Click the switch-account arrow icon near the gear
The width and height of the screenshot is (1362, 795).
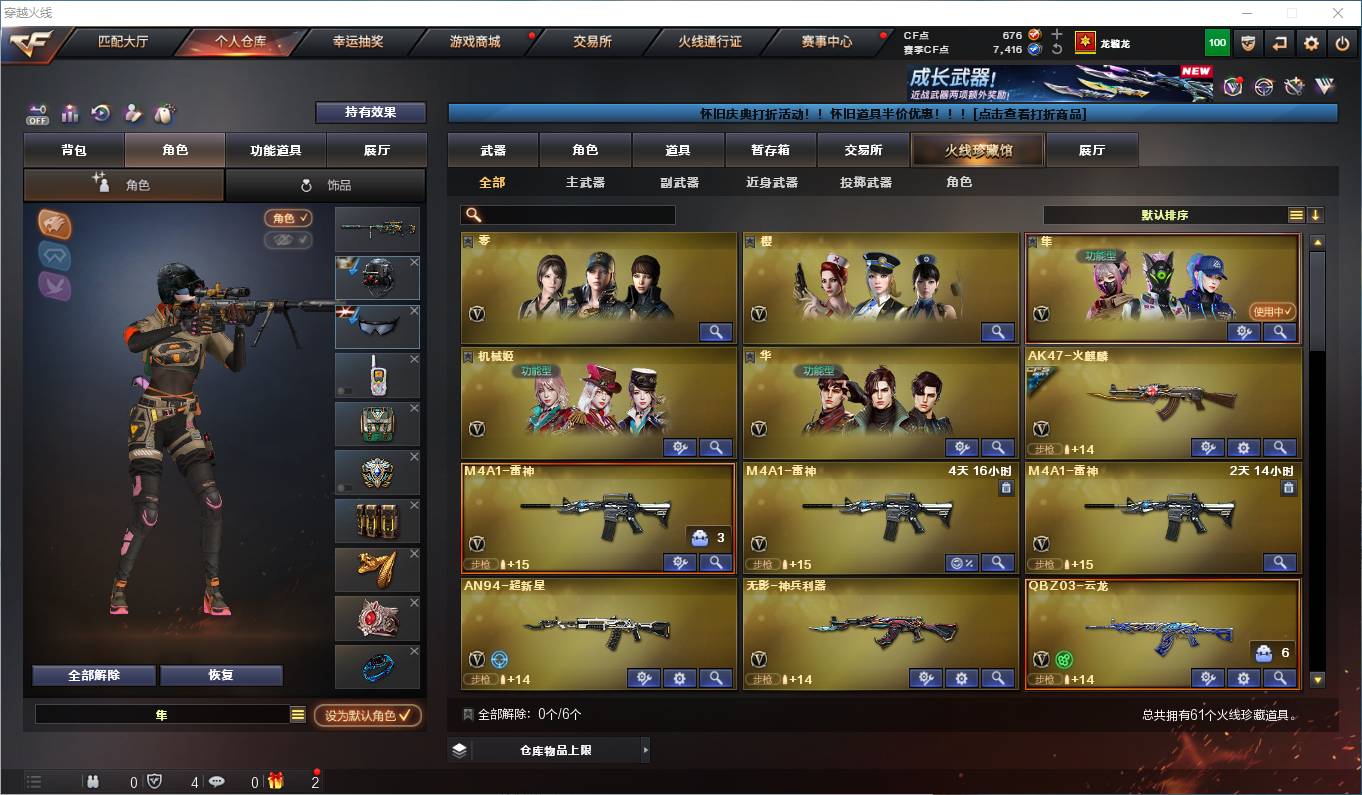[1280, 42]
